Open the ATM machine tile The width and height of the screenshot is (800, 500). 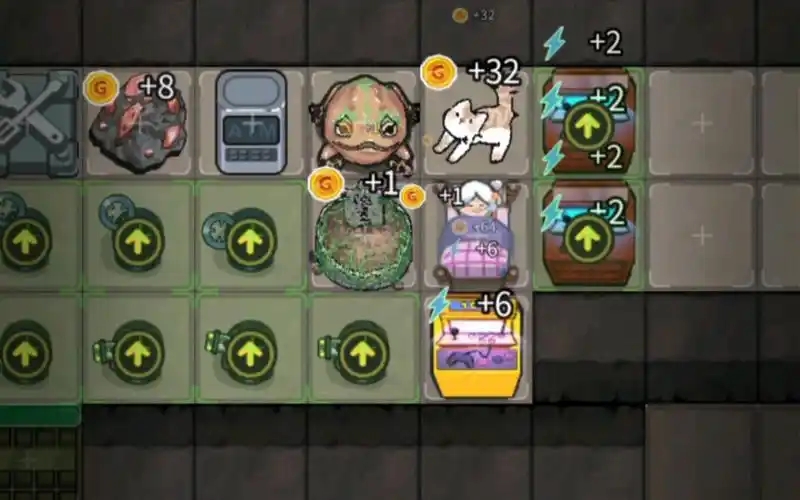point(251,123)
